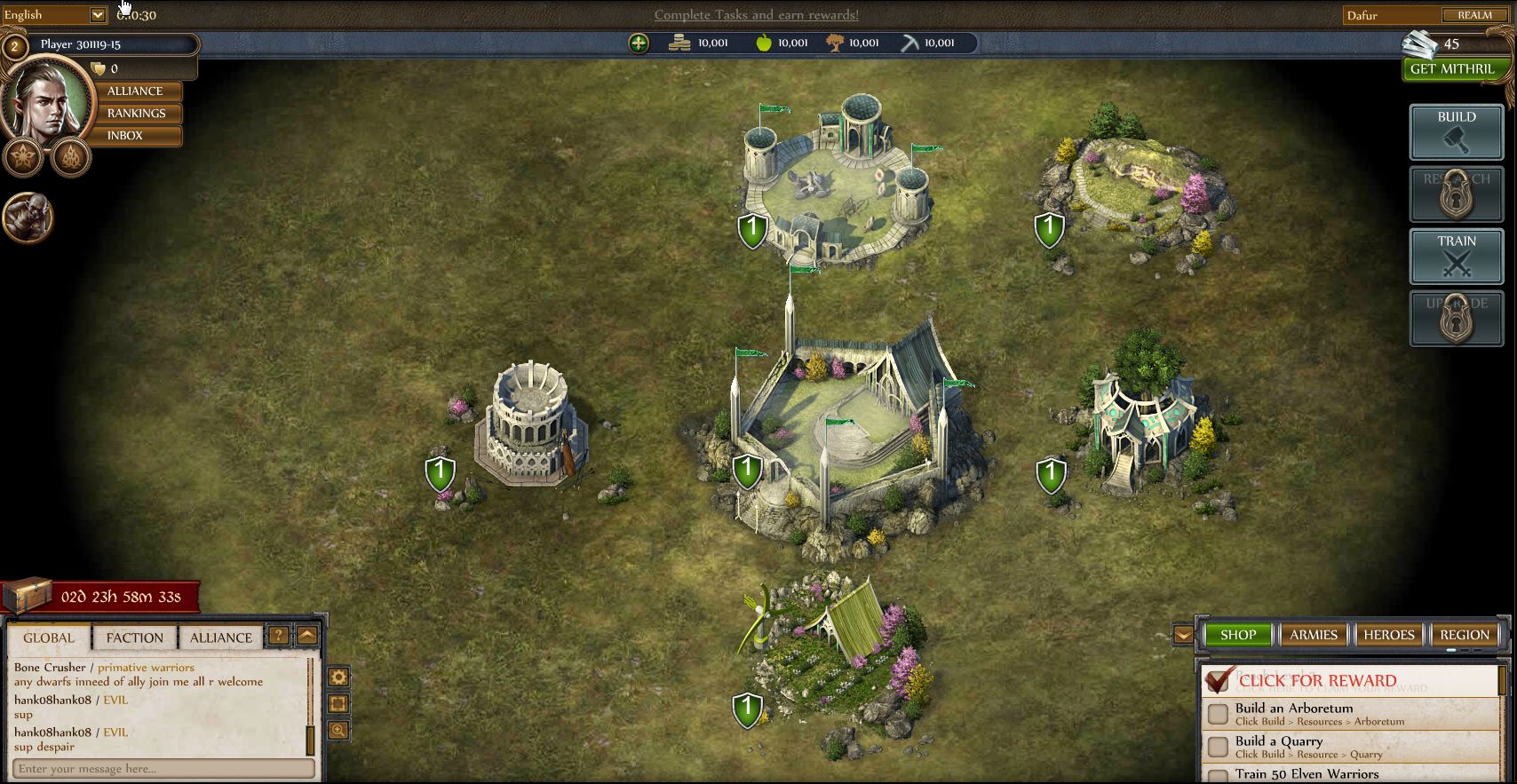The image size is (1517, 784).
Task: Show the Armies screen
Action: pos(1313,635)
